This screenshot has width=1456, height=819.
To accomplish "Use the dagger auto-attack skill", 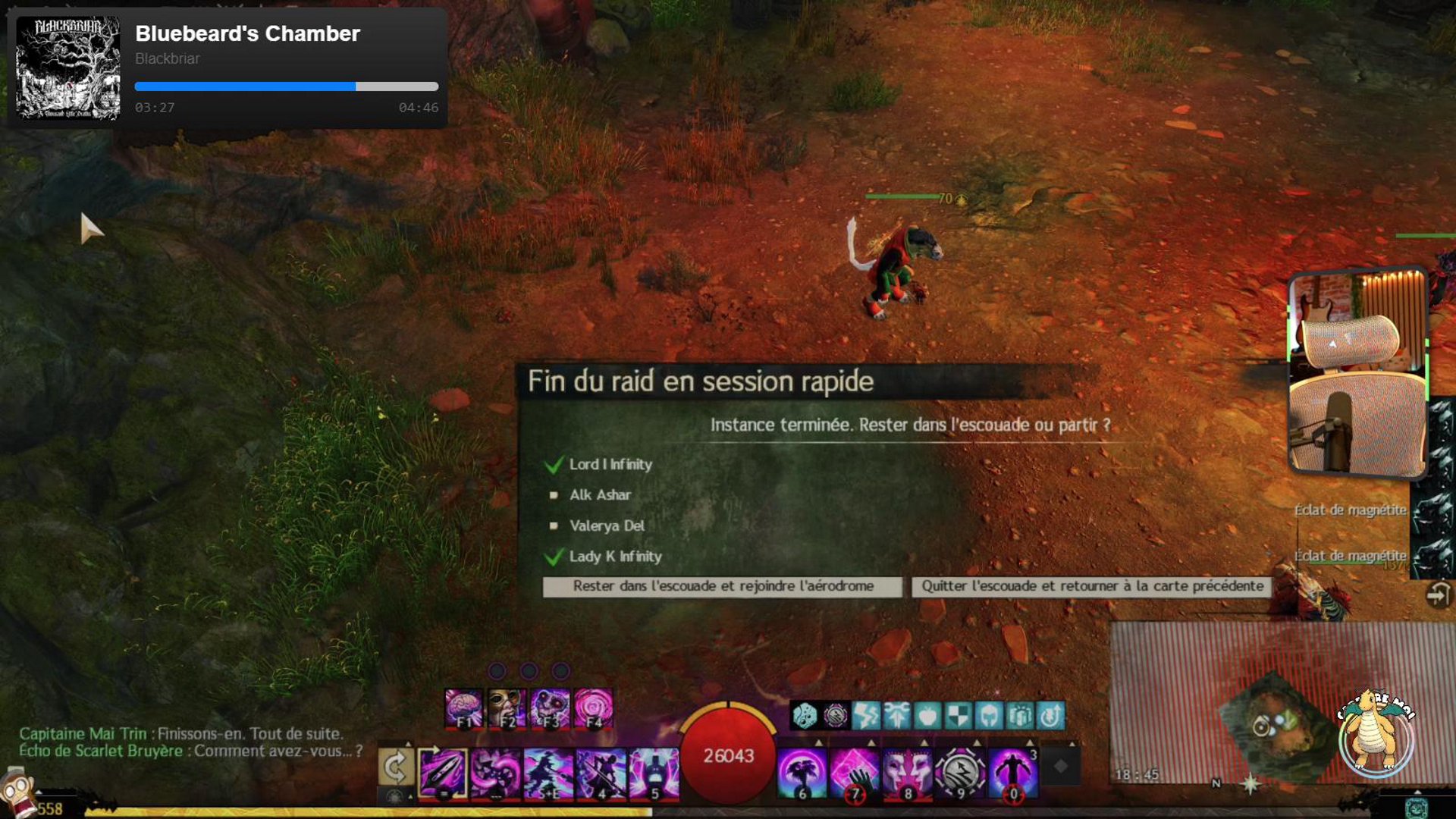I will pos(443,773).
